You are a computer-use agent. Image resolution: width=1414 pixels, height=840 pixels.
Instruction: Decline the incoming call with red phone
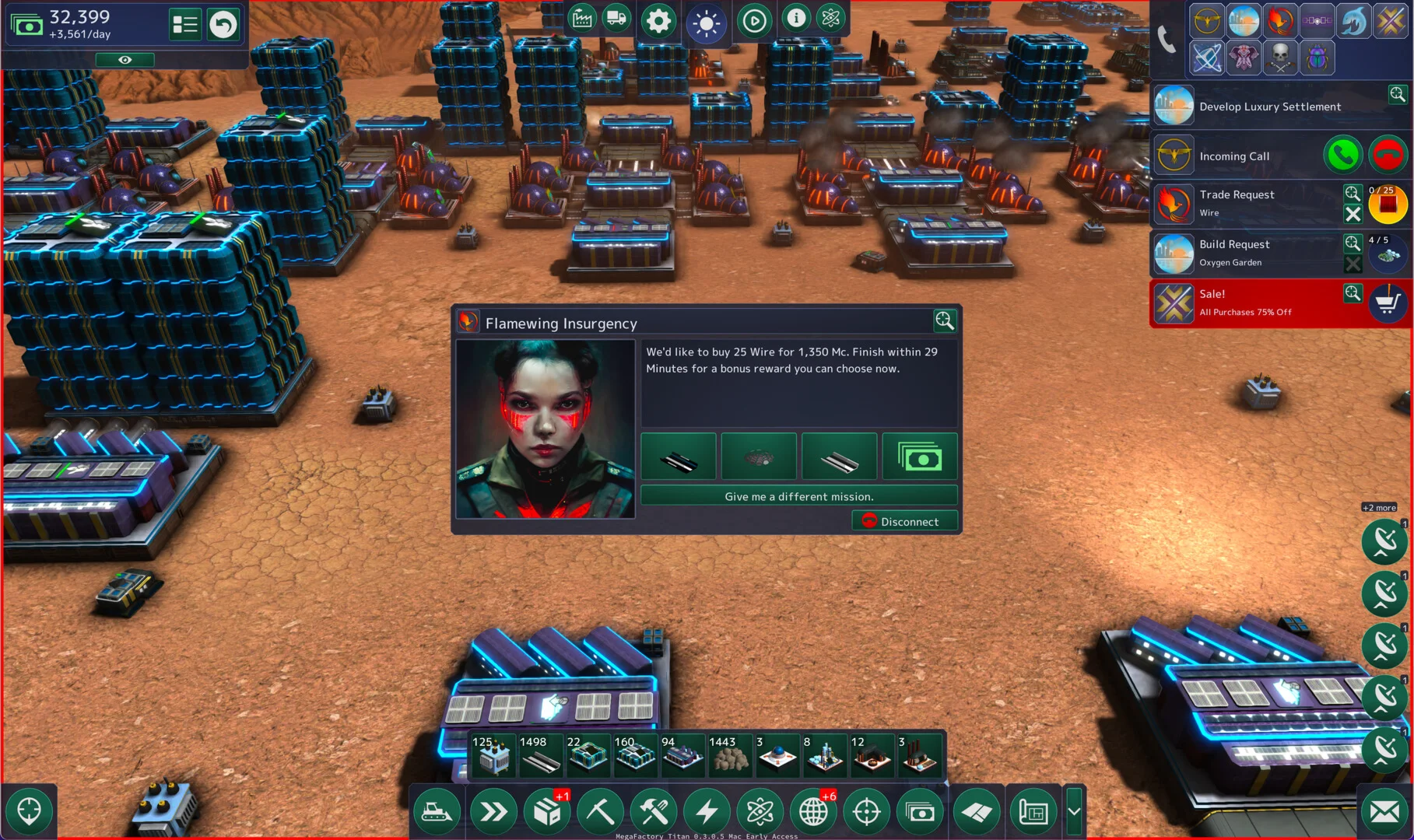[x=1387, y=156]
